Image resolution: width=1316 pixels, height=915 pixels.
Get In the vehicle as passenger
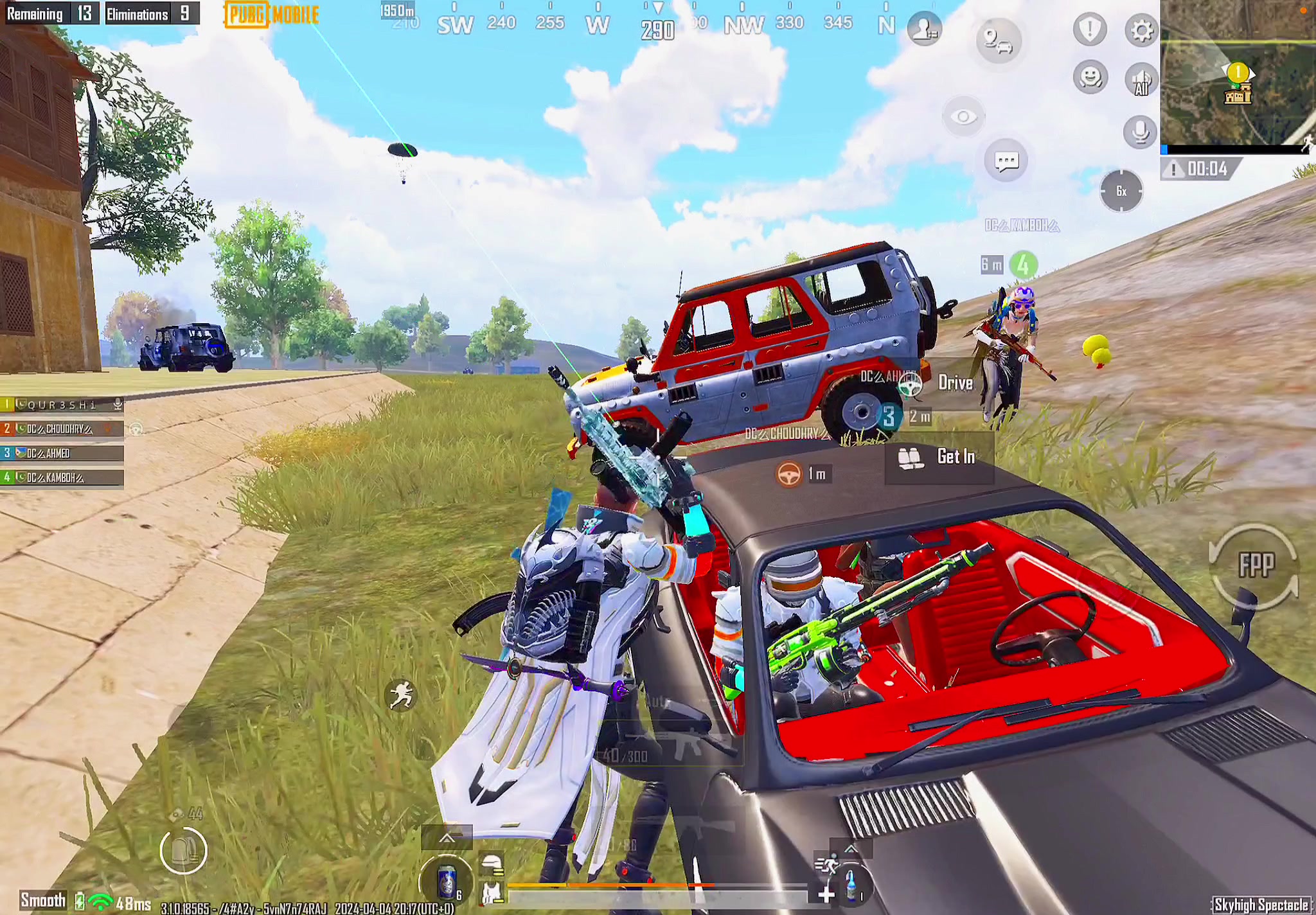[941, 457]
